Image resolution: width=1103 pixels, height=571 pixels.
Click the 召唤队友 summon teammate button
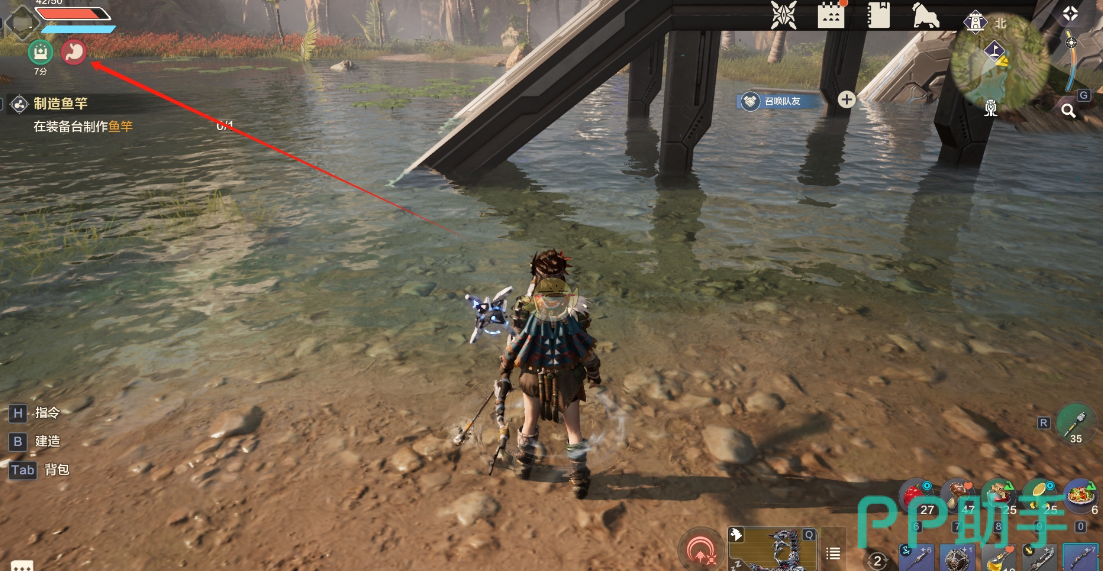coord(780,100)
